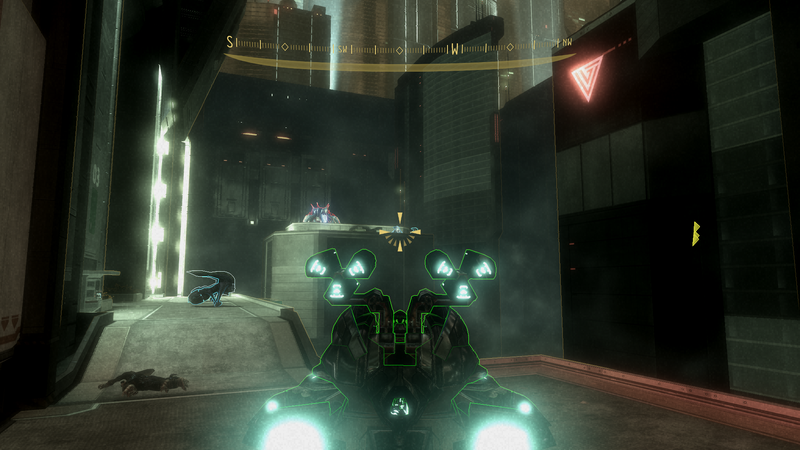
Task: Click the compass heading strip
Action: click(x=400, y=47)
